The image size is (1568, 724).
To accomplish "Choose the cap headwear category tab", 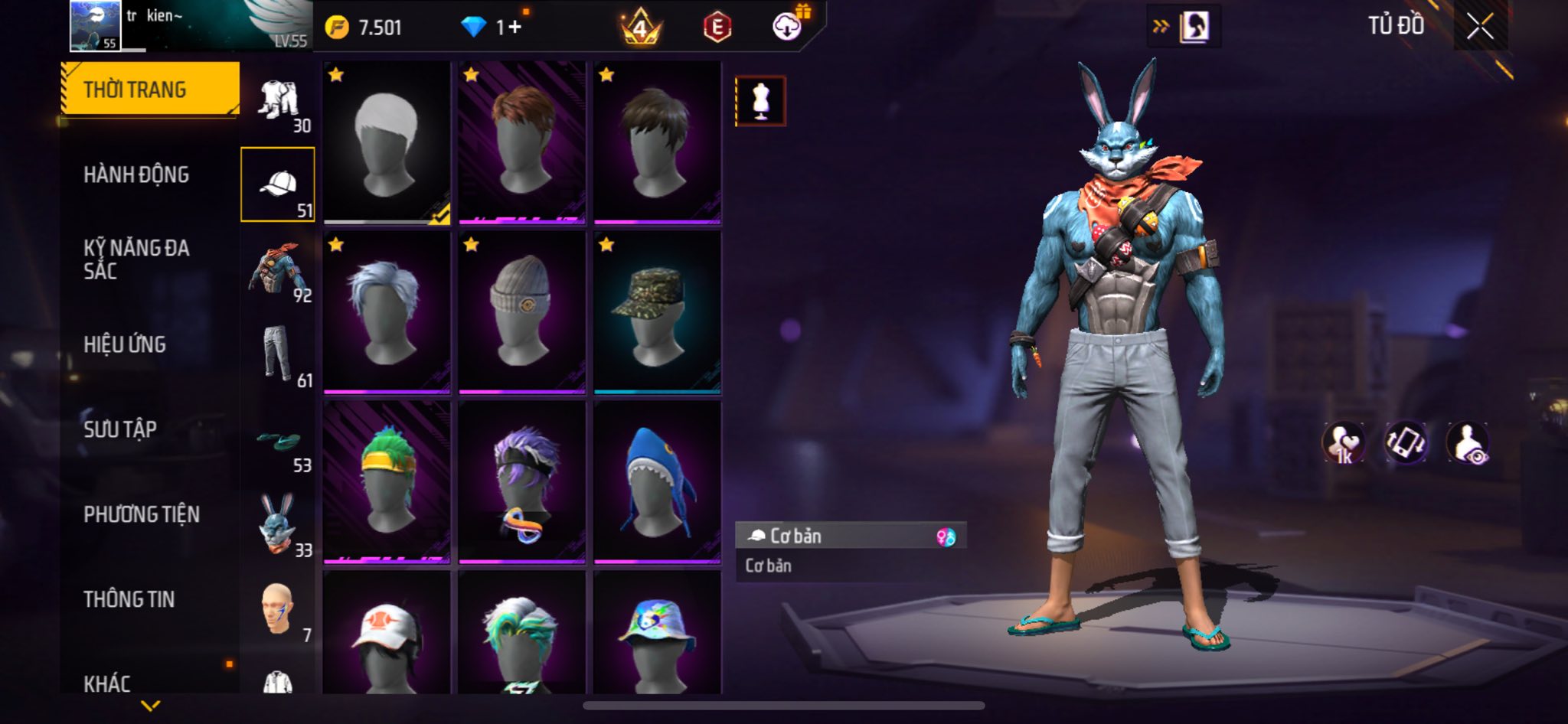I will click(278, 185).
